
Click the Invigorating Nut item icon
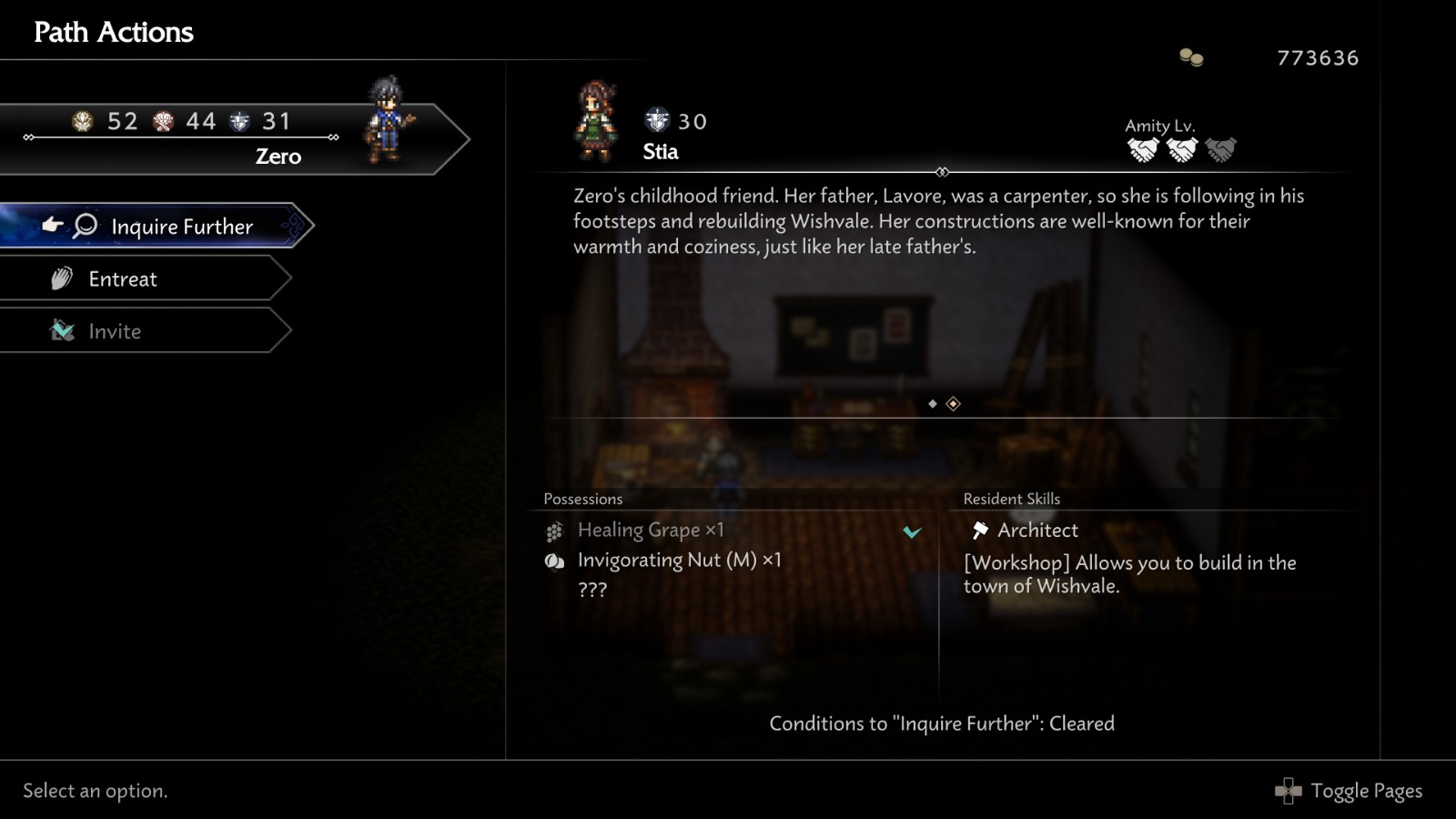coord(553,560)
